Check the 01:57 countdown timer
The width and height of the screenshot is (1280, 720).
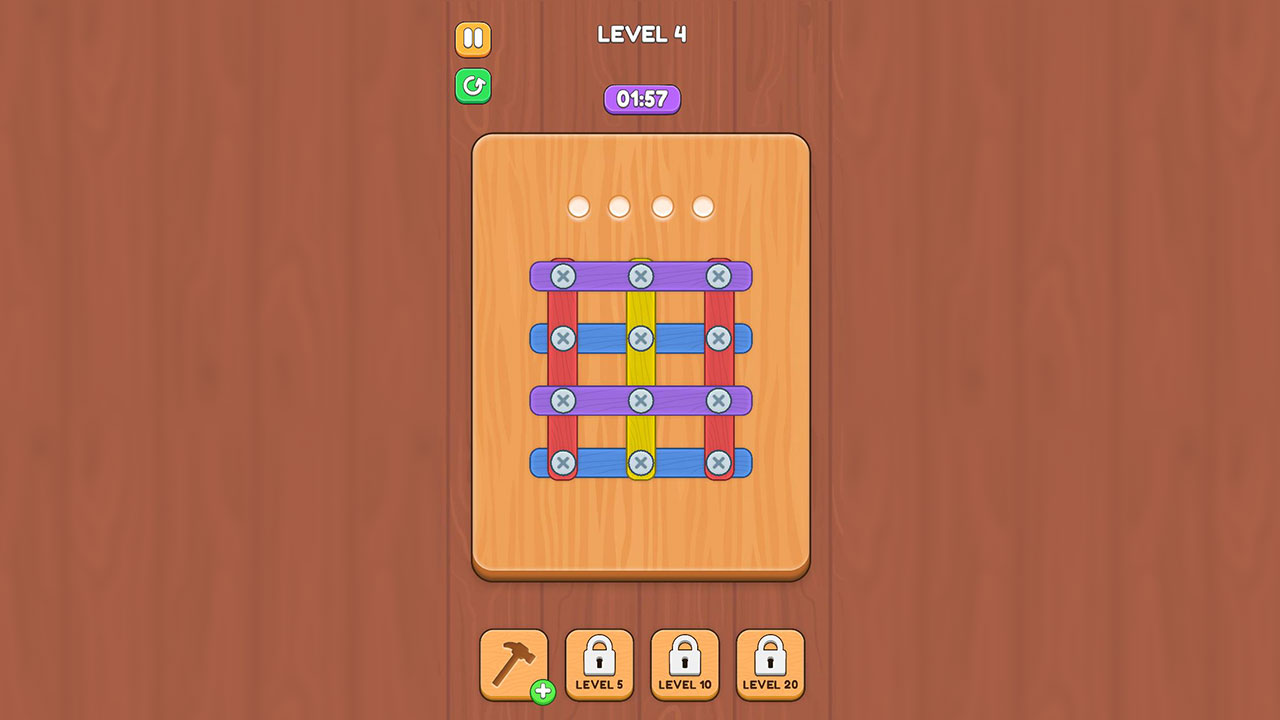click(x=642, y=99)
